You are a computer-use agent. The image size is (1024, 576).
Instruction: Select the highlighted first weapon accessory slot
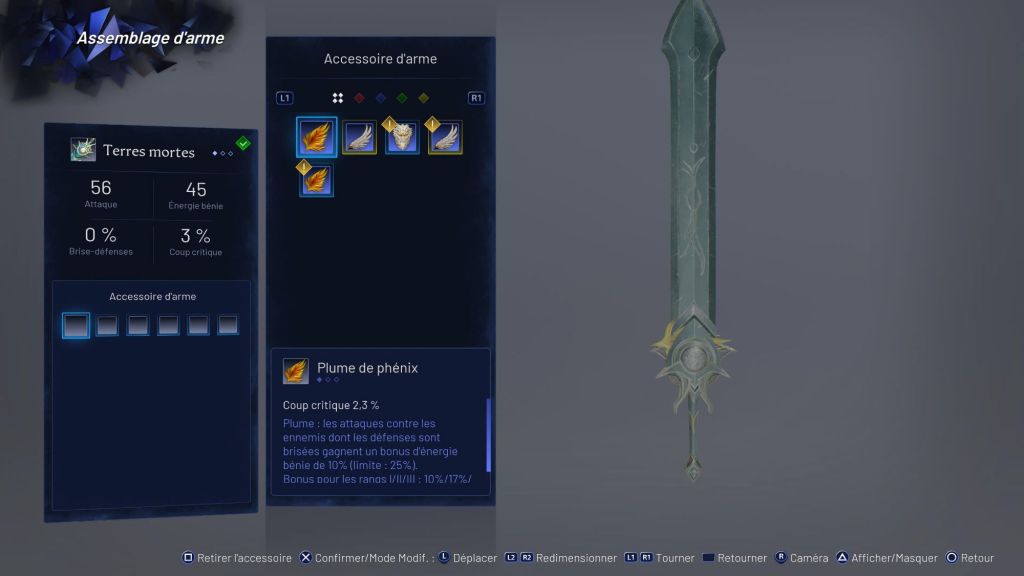76,325
